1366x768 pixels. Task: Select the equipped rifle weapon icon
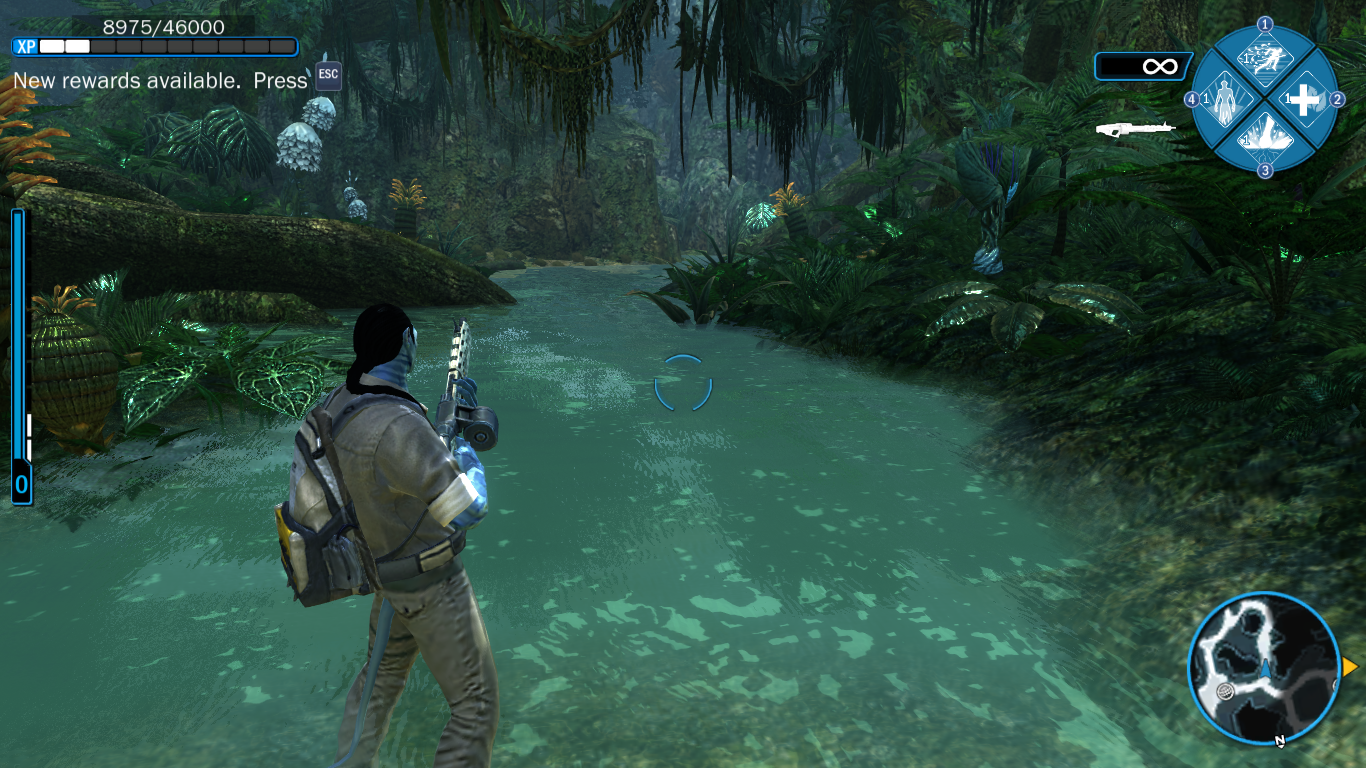coord(1135,129)
